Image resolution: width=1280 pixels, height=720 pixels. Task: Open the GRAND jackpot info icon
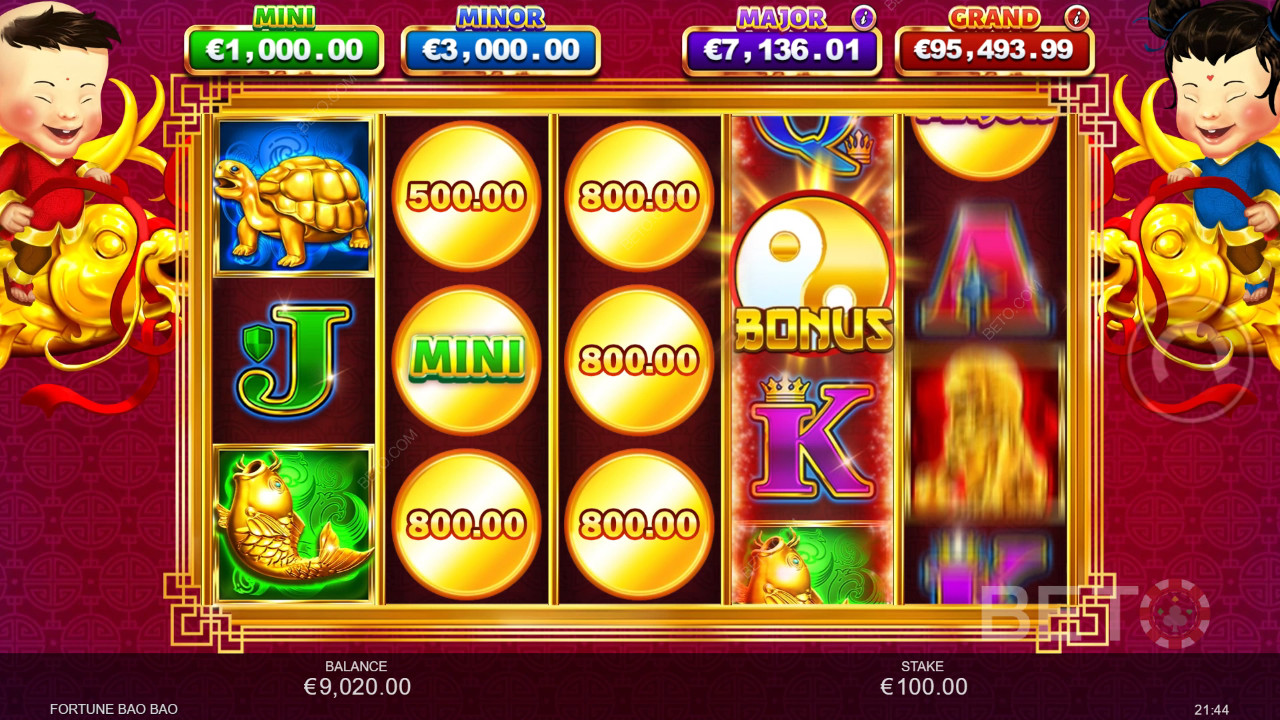tap(1076, 17)
